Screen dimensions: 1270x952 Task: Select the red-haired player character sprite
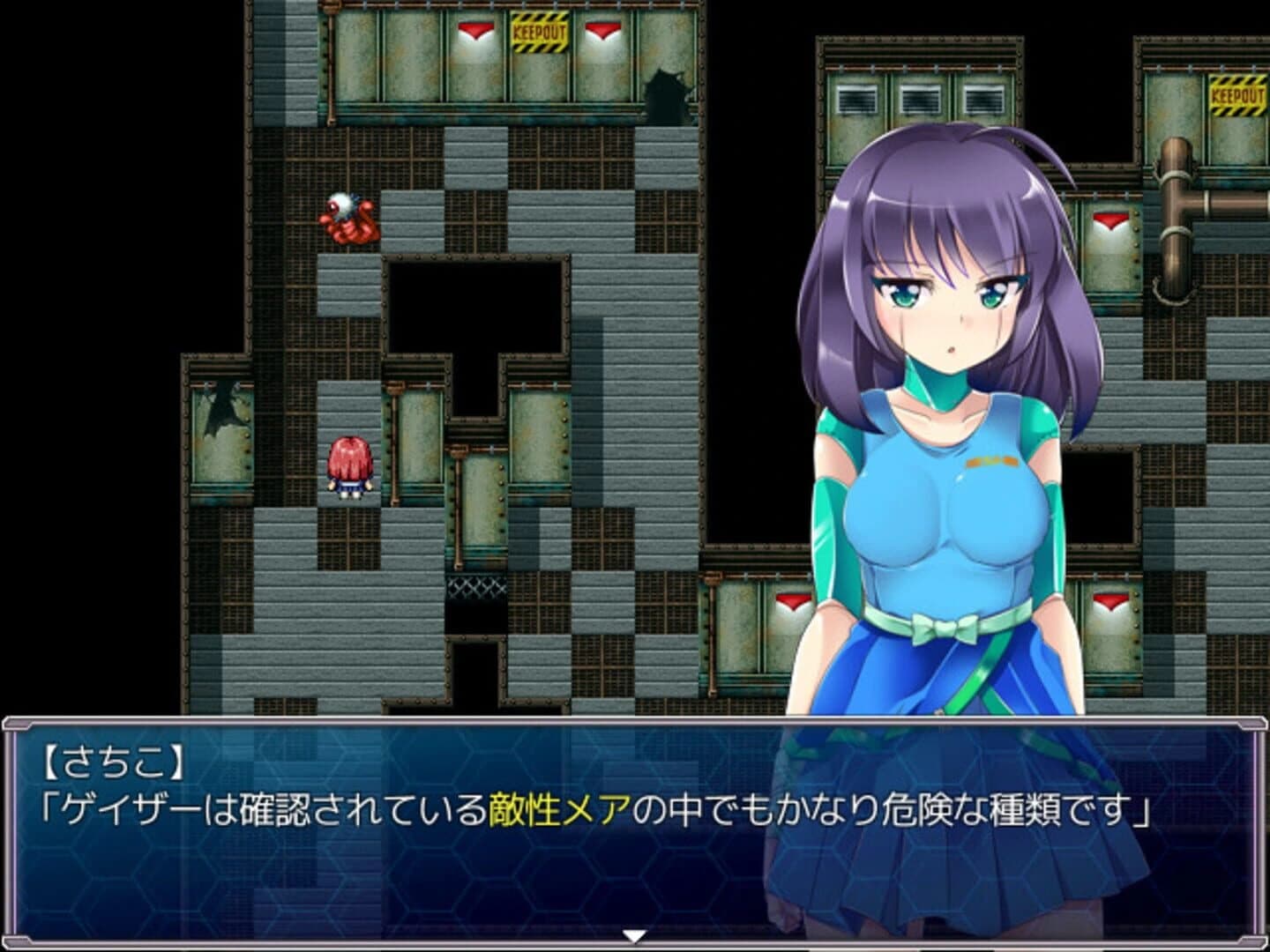click(348, 465)
